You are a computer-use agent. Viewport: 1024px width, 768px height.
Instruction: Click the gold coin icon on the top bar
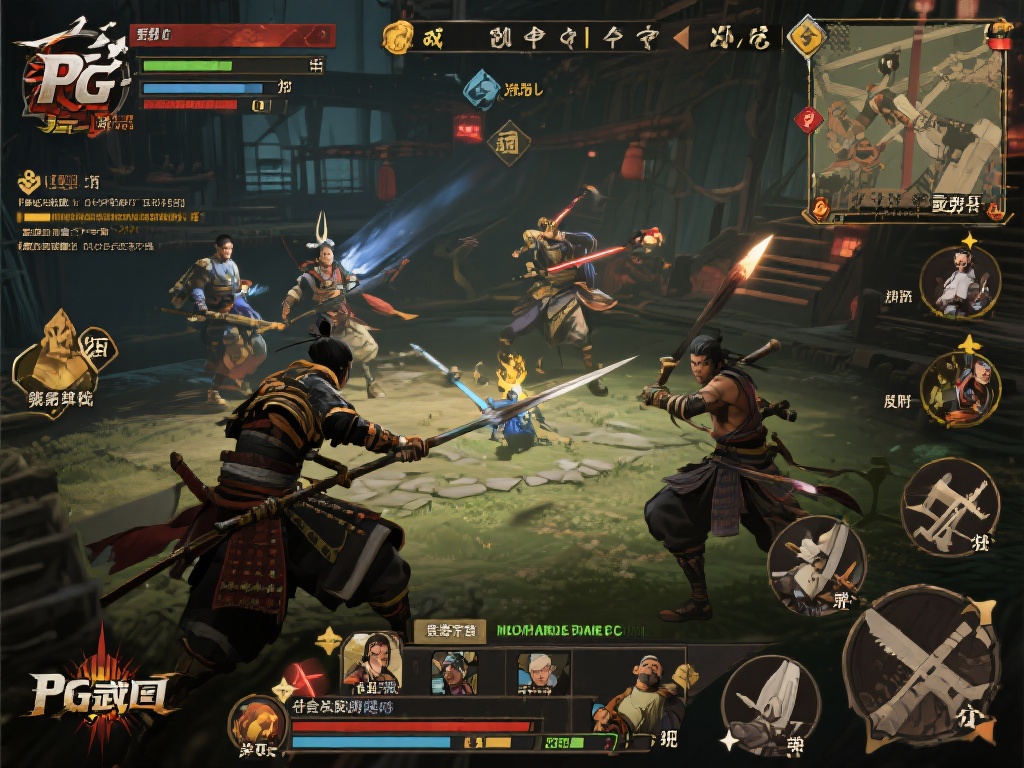click(399, 38)
